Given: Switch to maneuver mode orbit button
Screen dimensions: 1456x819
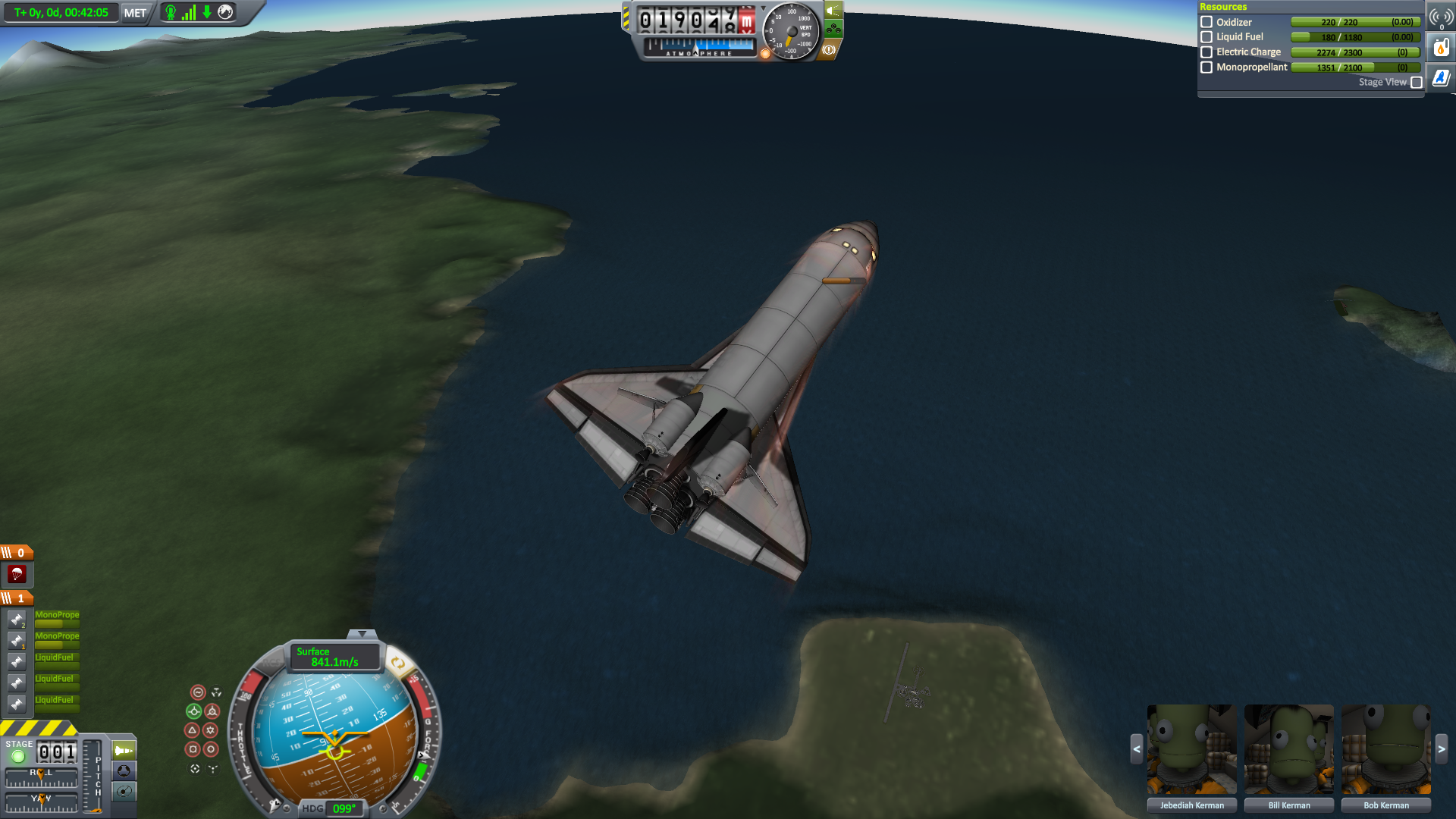Looking at the screenshot, I should click(124, 791).
